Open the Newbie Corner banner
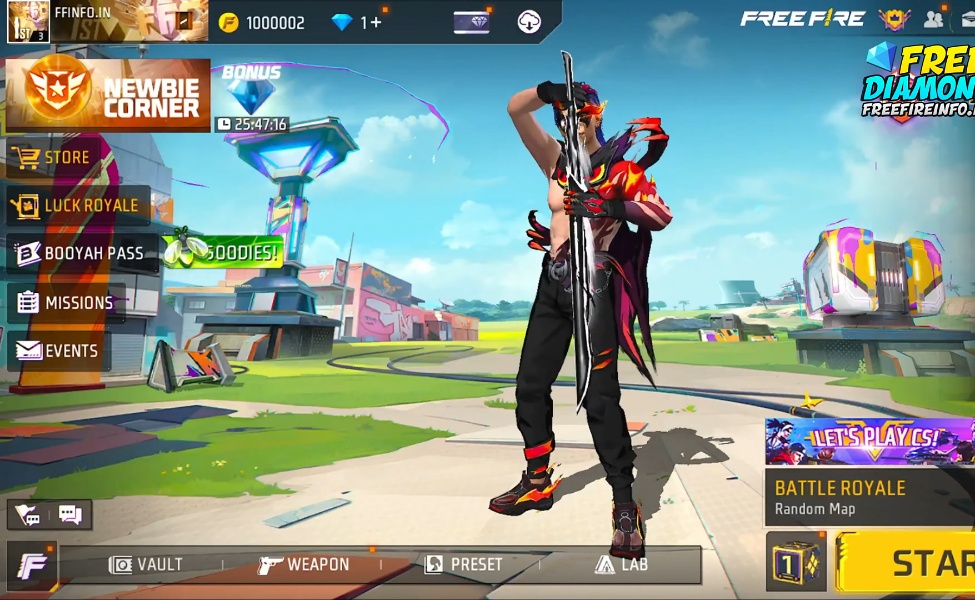 (108, 95)
